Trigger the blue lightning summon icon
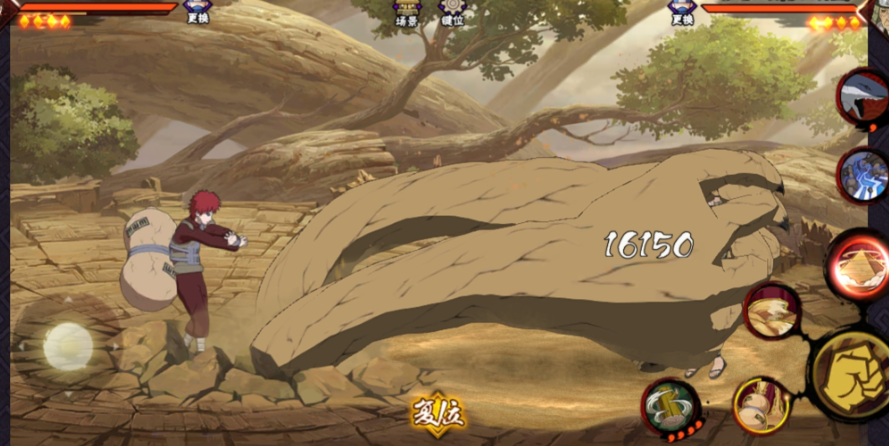Screen dimensions: 889x446 click(863, 176)
